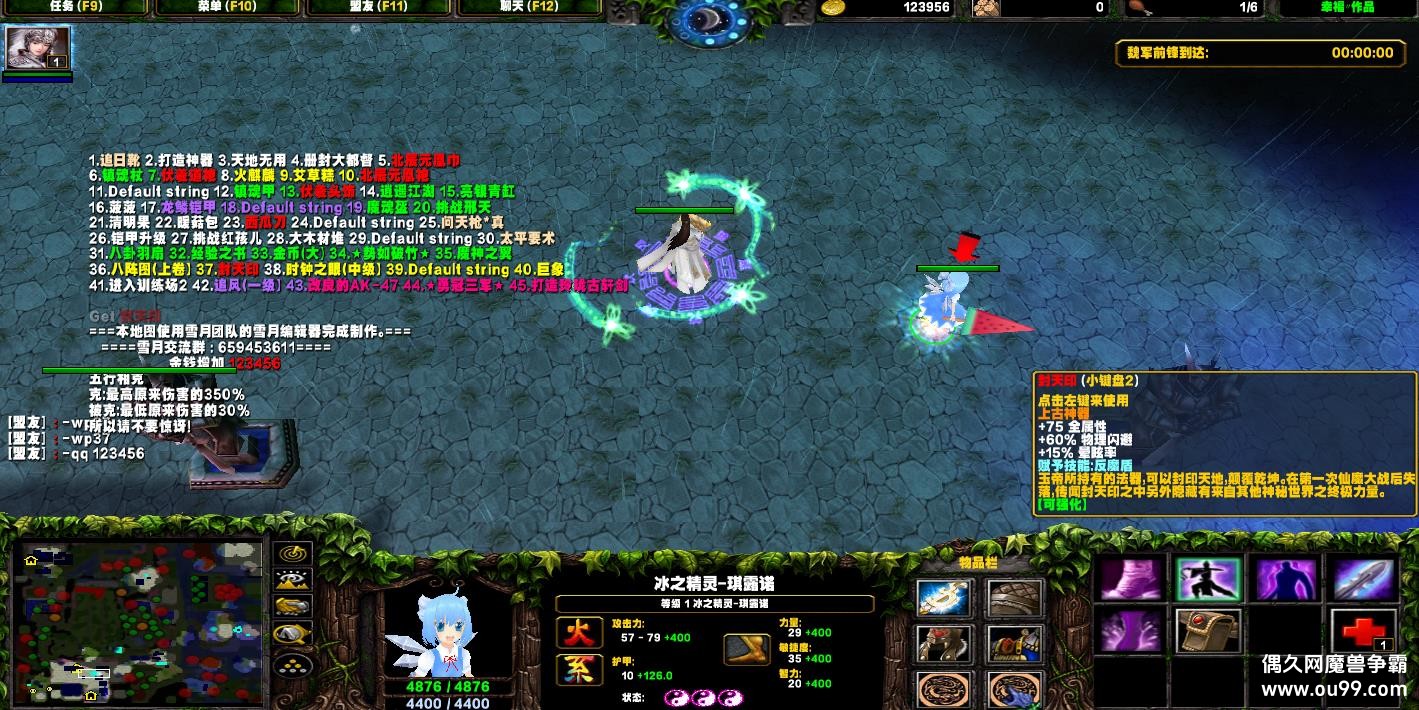1419x710 pixels.
Task: Select the glowing golden sword inventory item
Action: pos(943,598)
